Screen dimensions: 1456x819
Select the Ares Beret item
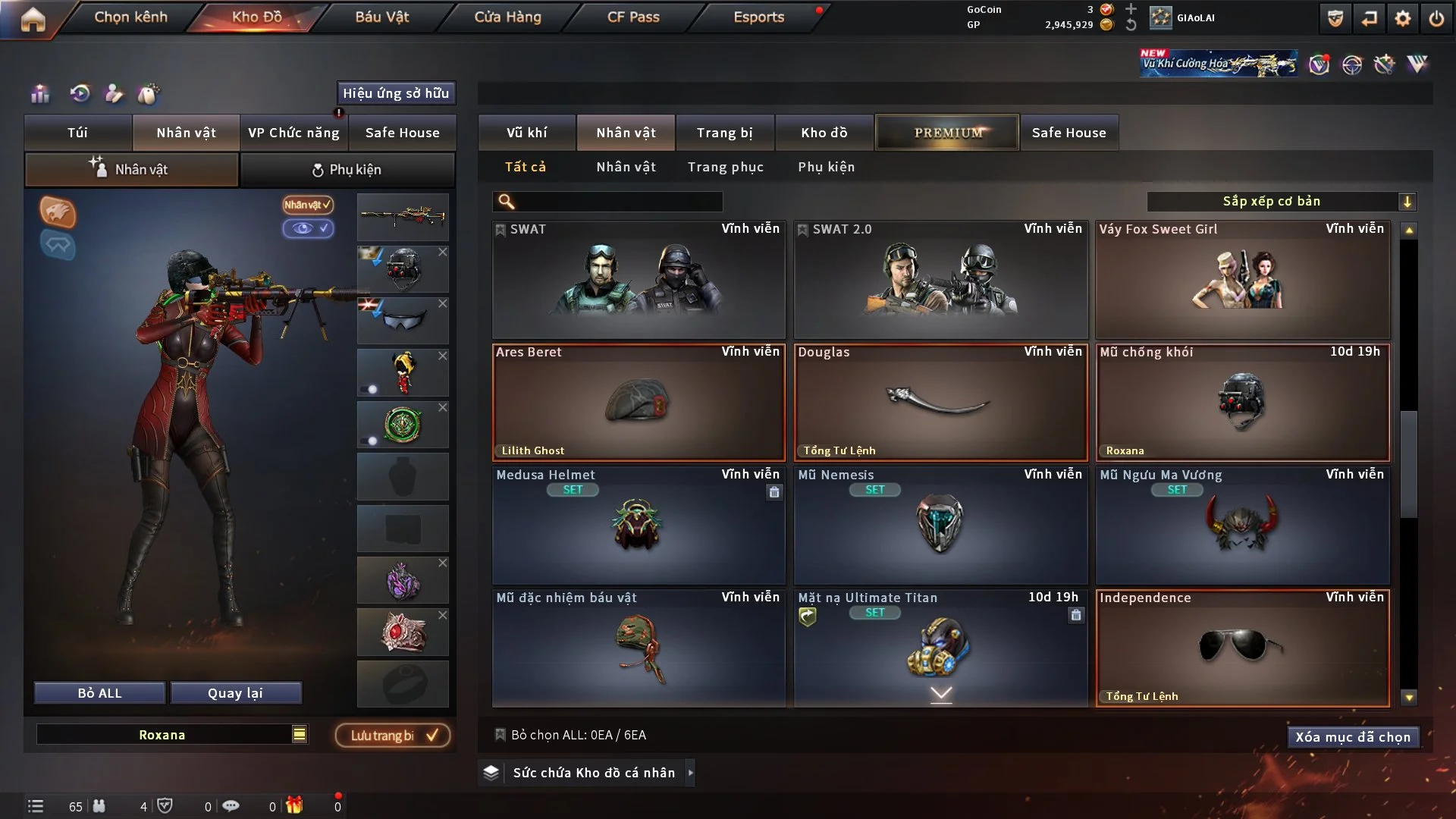(639, 403)
